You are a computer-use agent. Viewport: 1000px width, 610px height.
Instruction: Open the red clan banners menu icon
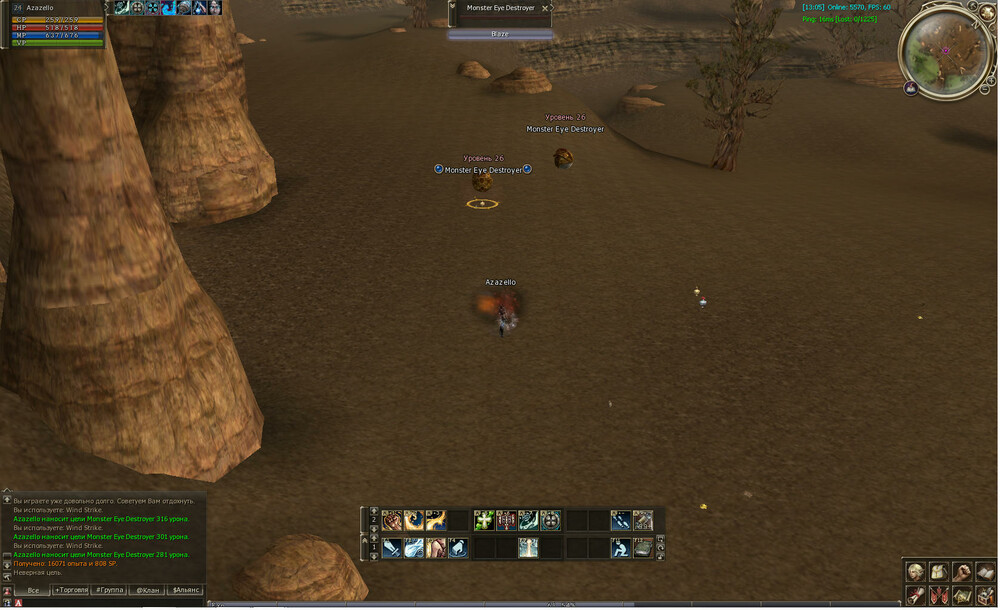(939, 596)
